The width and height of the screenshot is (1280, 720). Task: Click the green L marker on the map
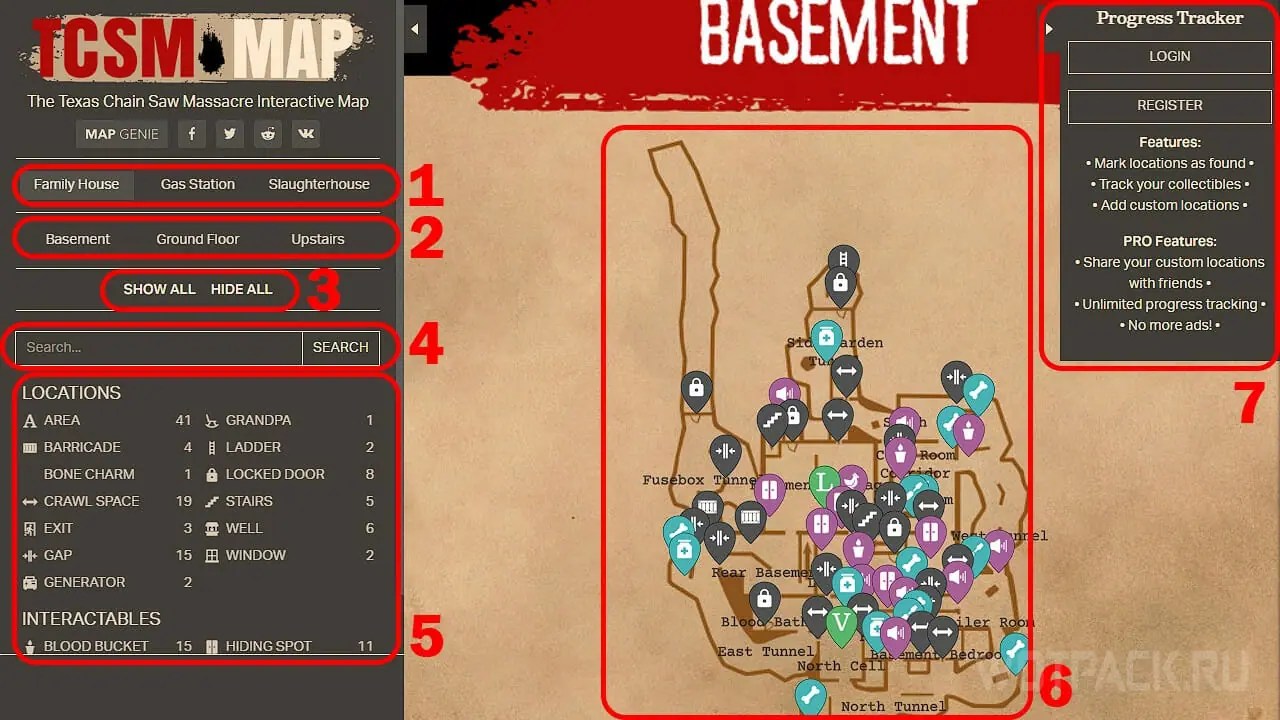822,482
